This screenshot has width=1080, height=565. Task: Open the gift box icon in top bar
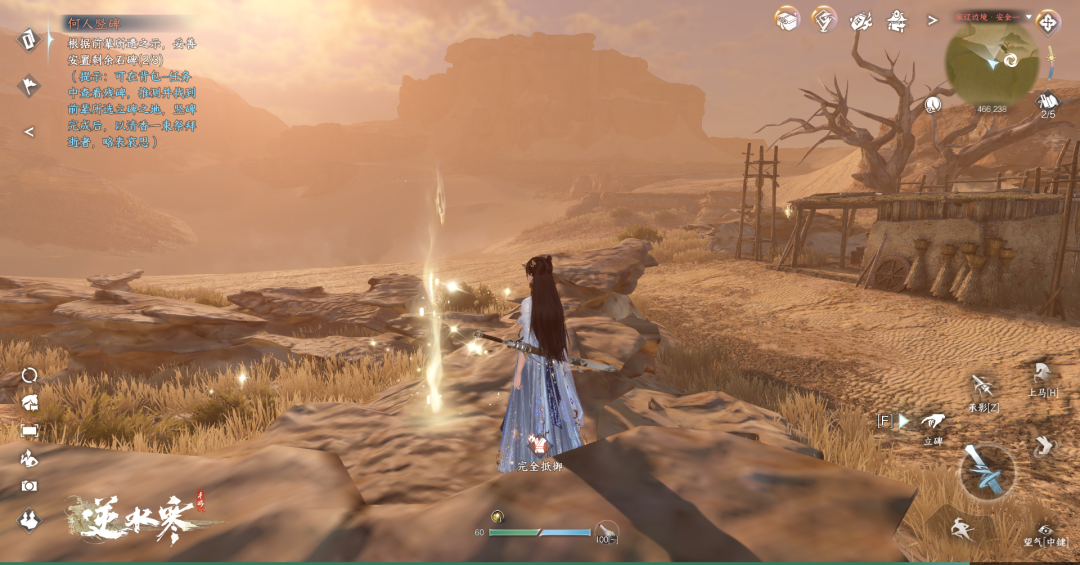(787, 19)
